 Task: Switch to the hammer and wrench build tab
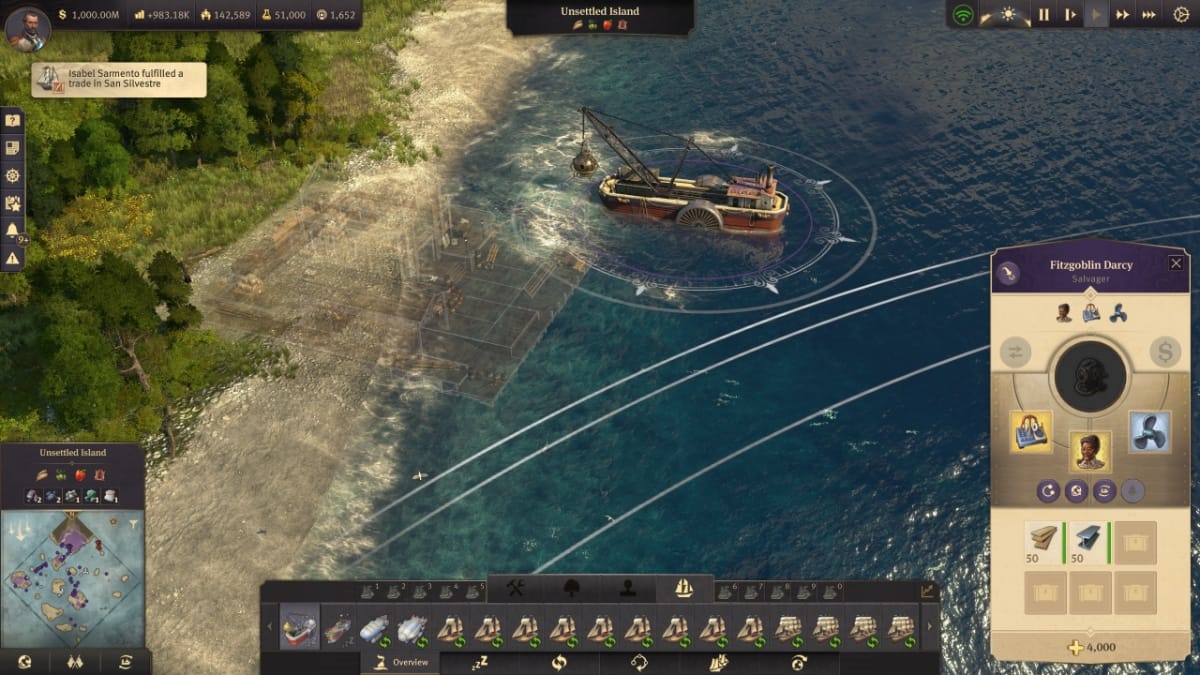[516, 588]
